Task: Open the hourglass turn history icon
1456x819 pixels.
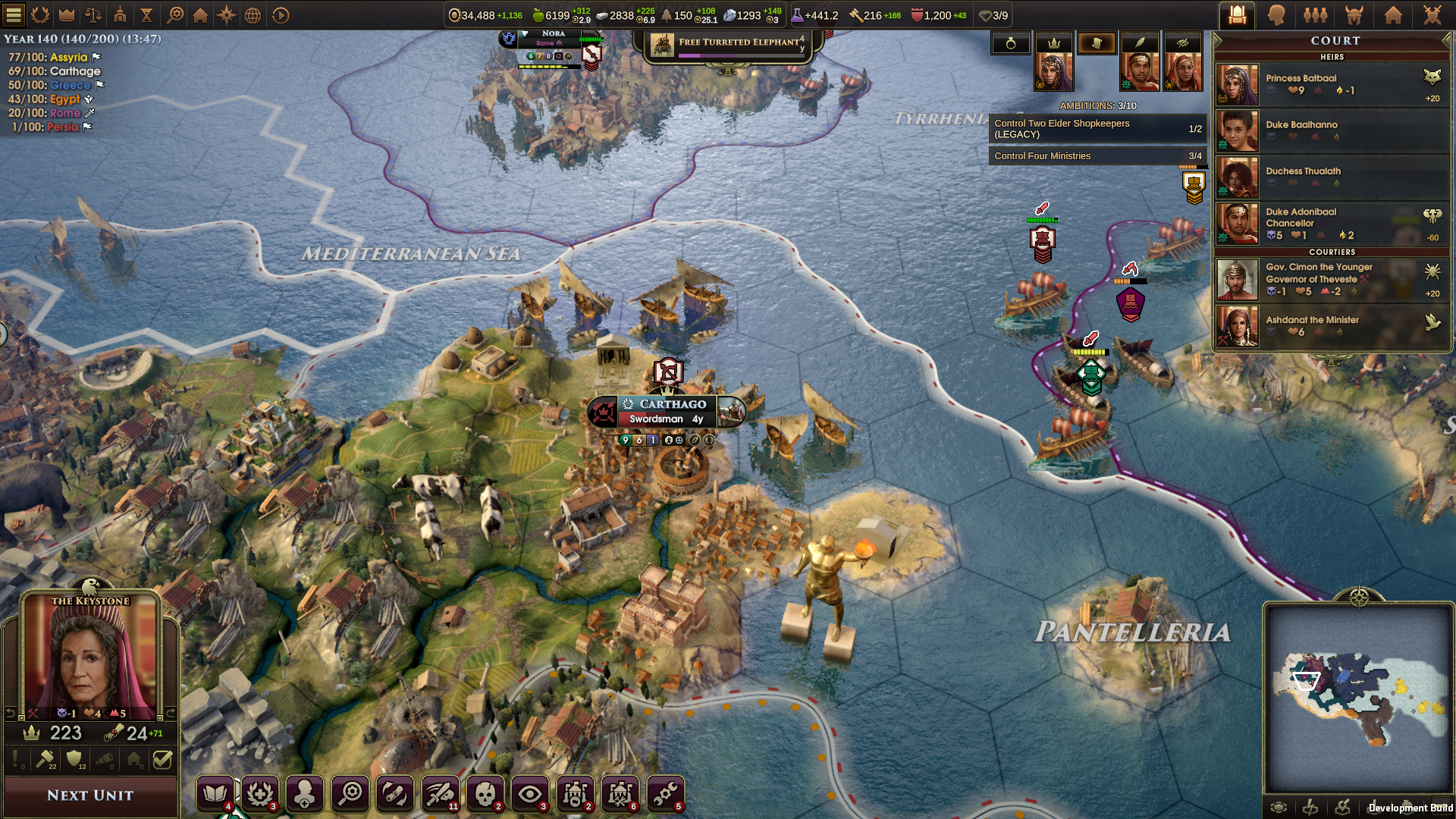Action: tap(147, 14)
